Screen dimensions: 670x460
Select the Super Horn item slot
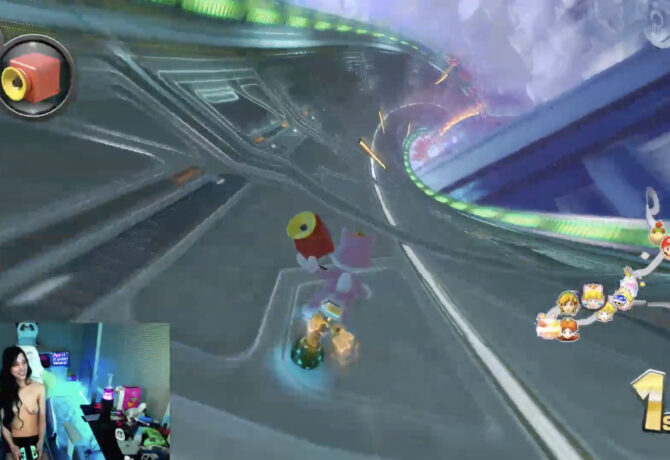click(x=35, y=77)
